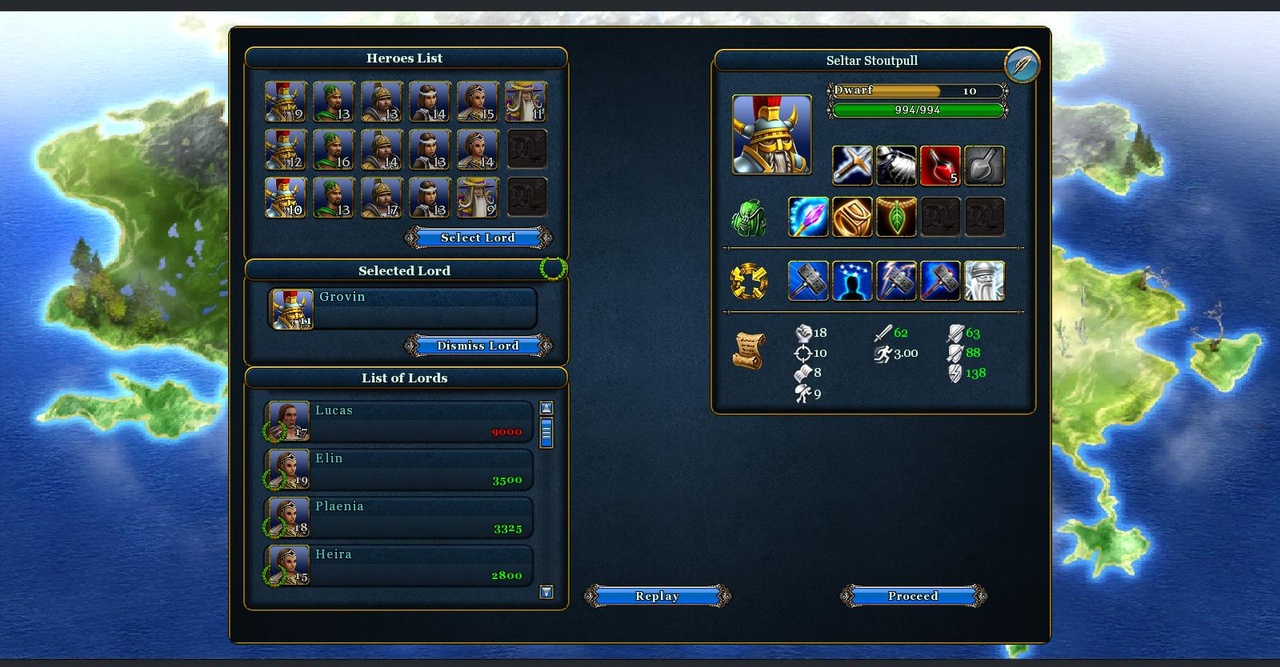
Task: Open the feather quill icon beside hero name
Action: tap(1022, 65)
